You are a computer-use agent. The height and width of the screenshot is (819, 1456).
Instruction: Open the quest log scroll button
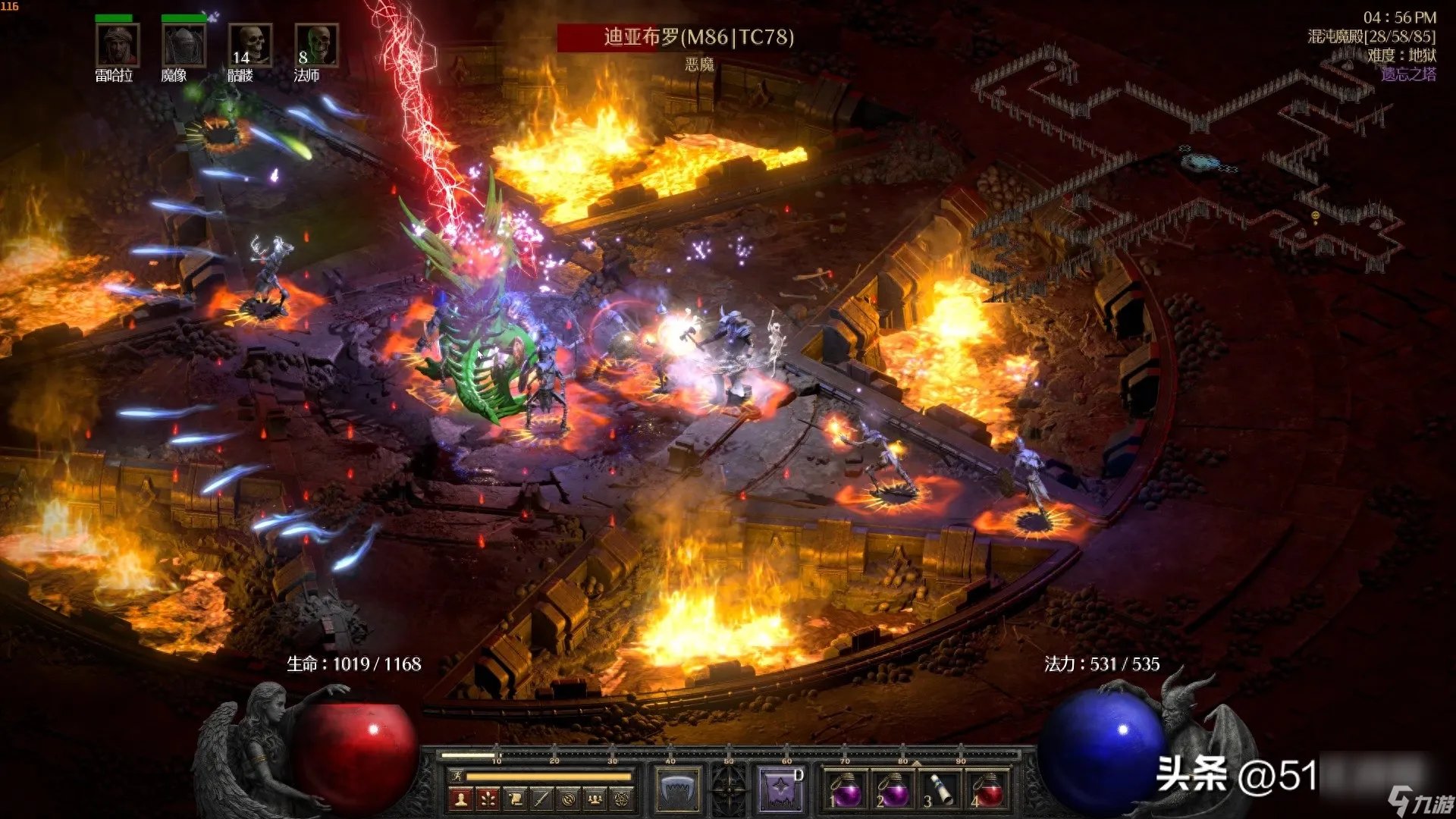[x=515, y=799]
